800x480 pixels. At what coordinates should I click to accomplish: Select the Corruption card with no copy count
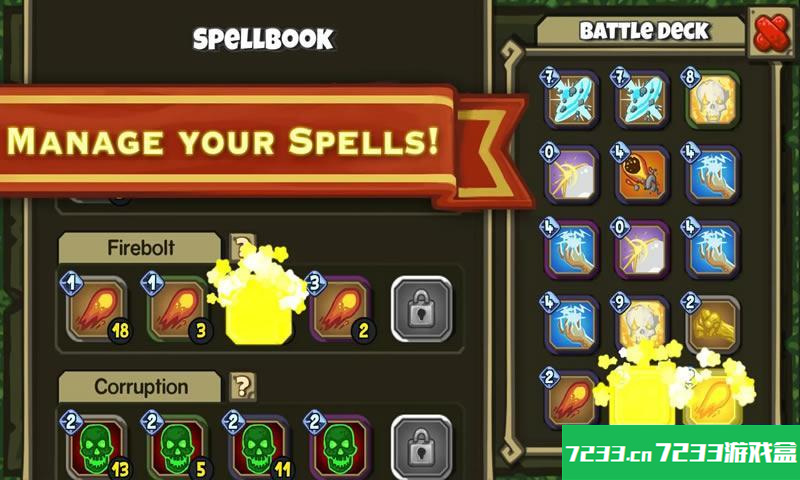click(x=339, y=448)
